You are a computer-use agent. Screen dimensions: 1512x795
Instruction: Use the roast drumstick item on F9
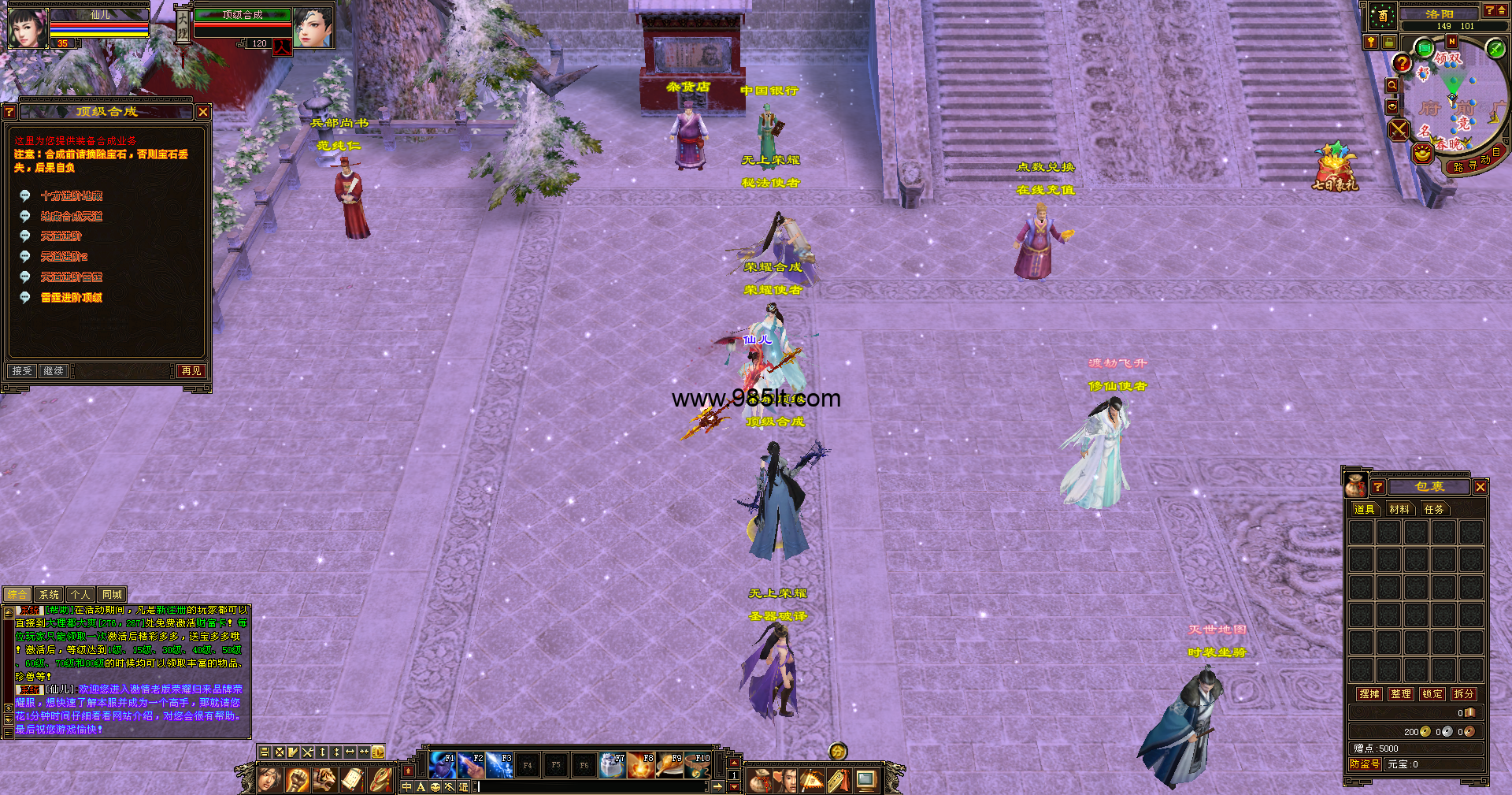(x=669, y=765)
